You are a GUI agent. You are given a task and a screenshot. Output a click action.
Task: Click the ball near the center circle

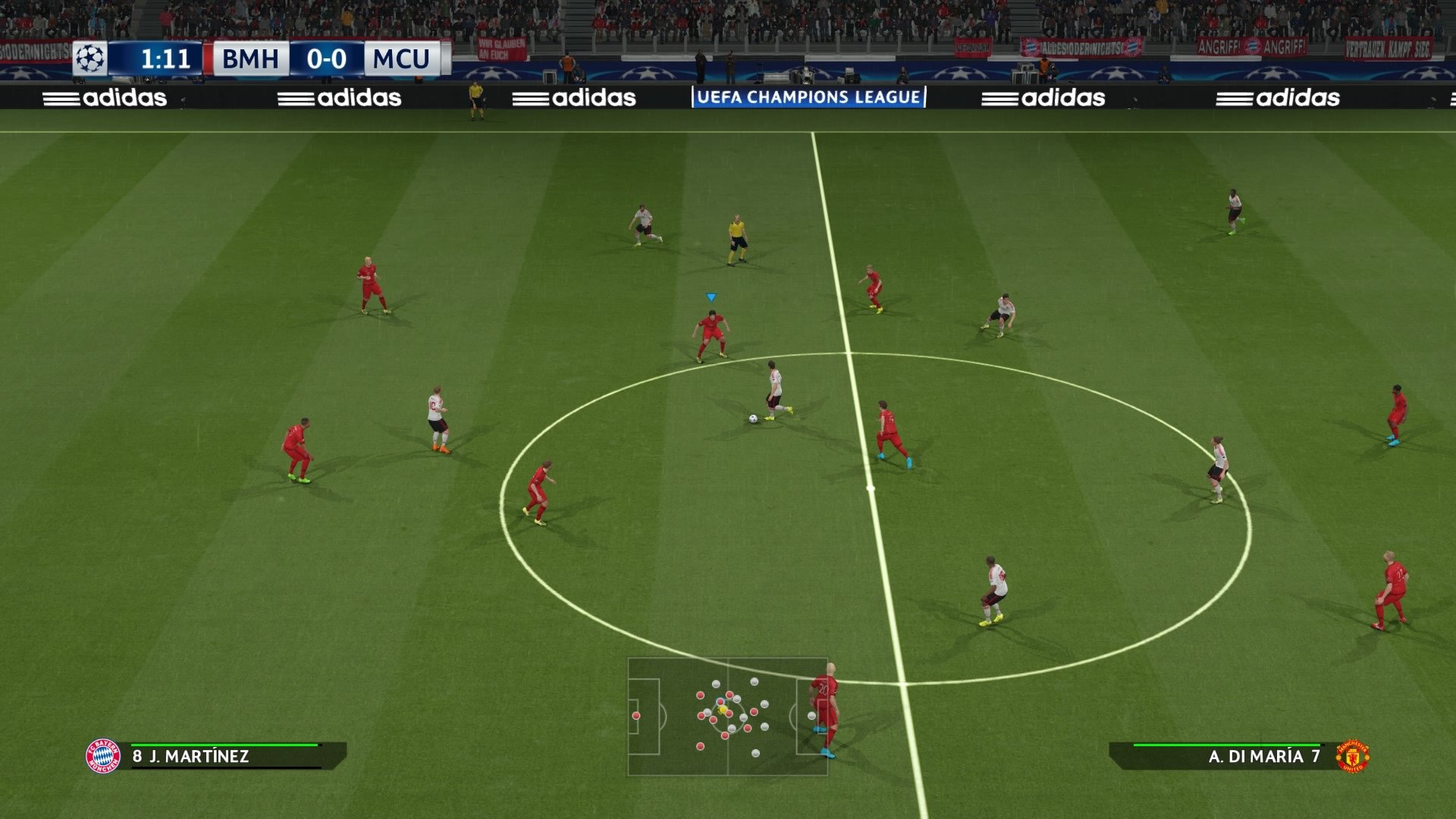[753, 418]
